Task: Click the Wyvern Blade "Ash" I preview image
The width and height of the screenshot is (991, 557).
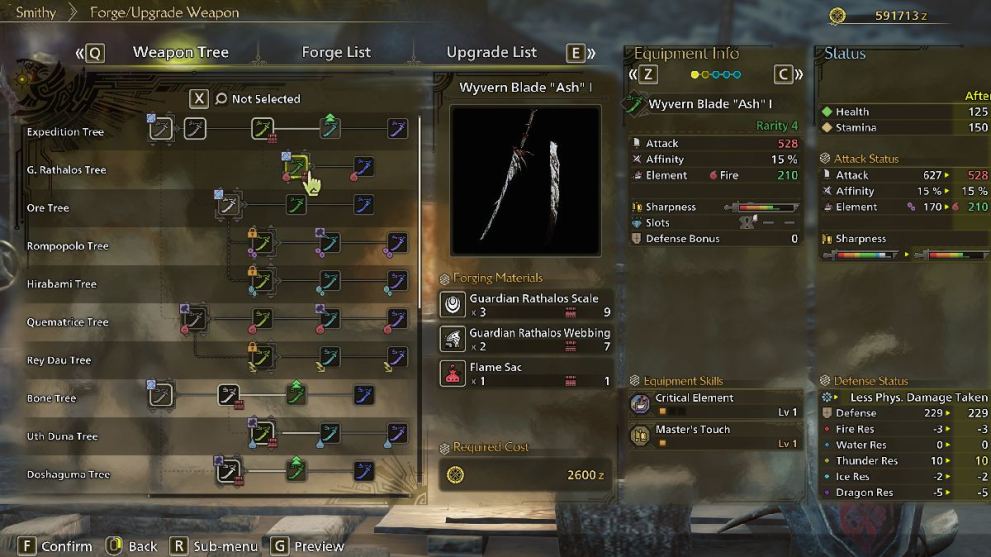Action: coord(526,180)
